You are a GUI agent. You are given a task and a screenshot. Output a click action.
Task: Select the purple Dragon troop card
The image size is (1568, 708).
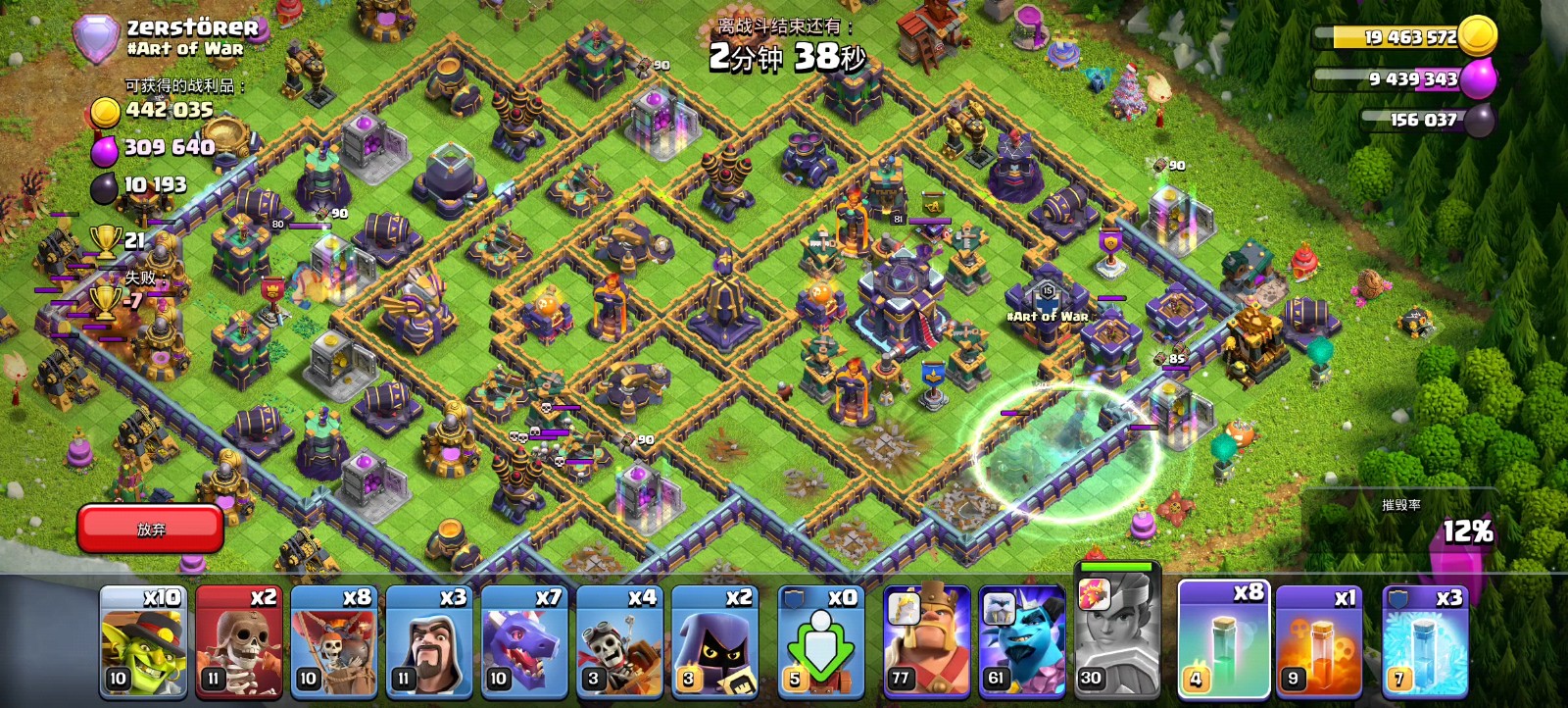pos(523,642)
